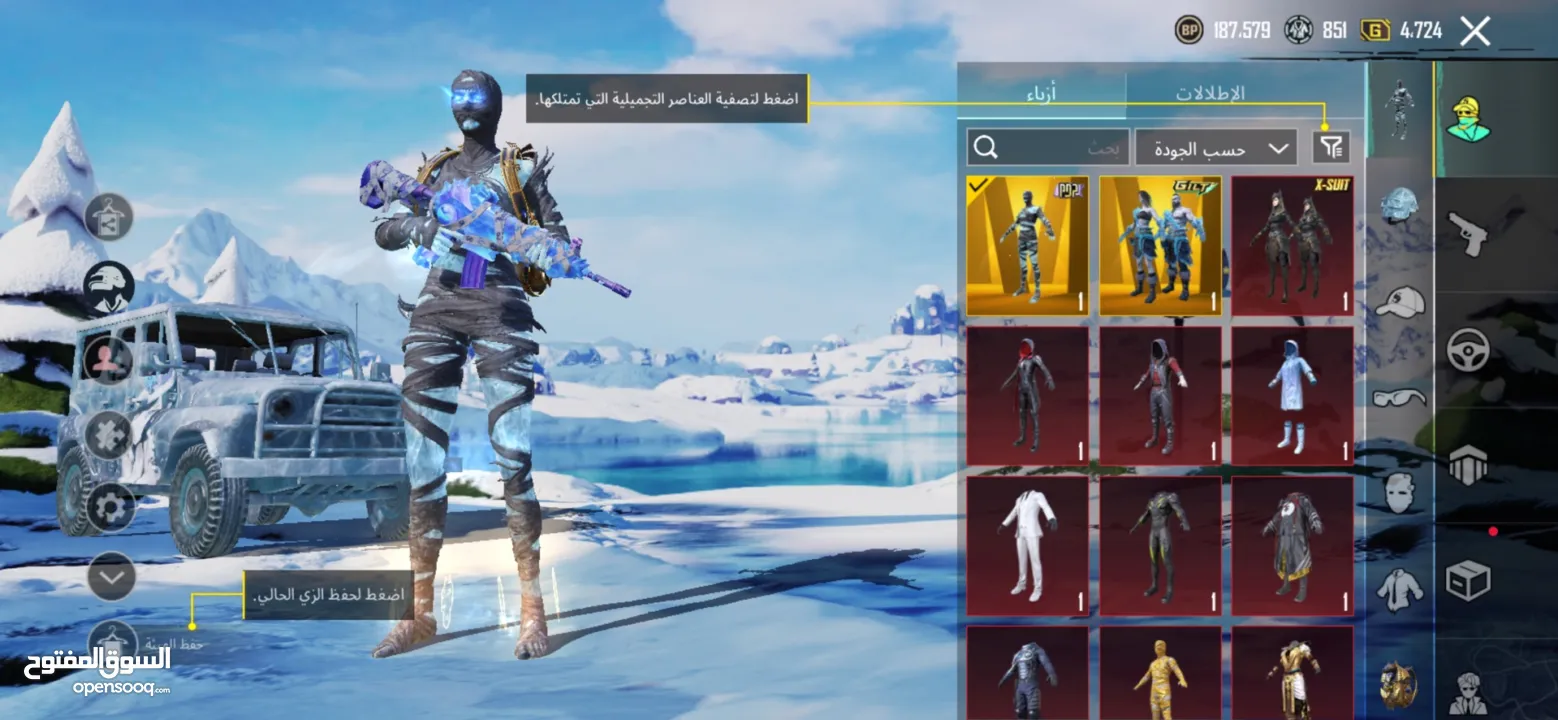This screenshot has height=720, width=1558.
Task: Pick the white suit outfit
Action: (x=1027, y=545)
